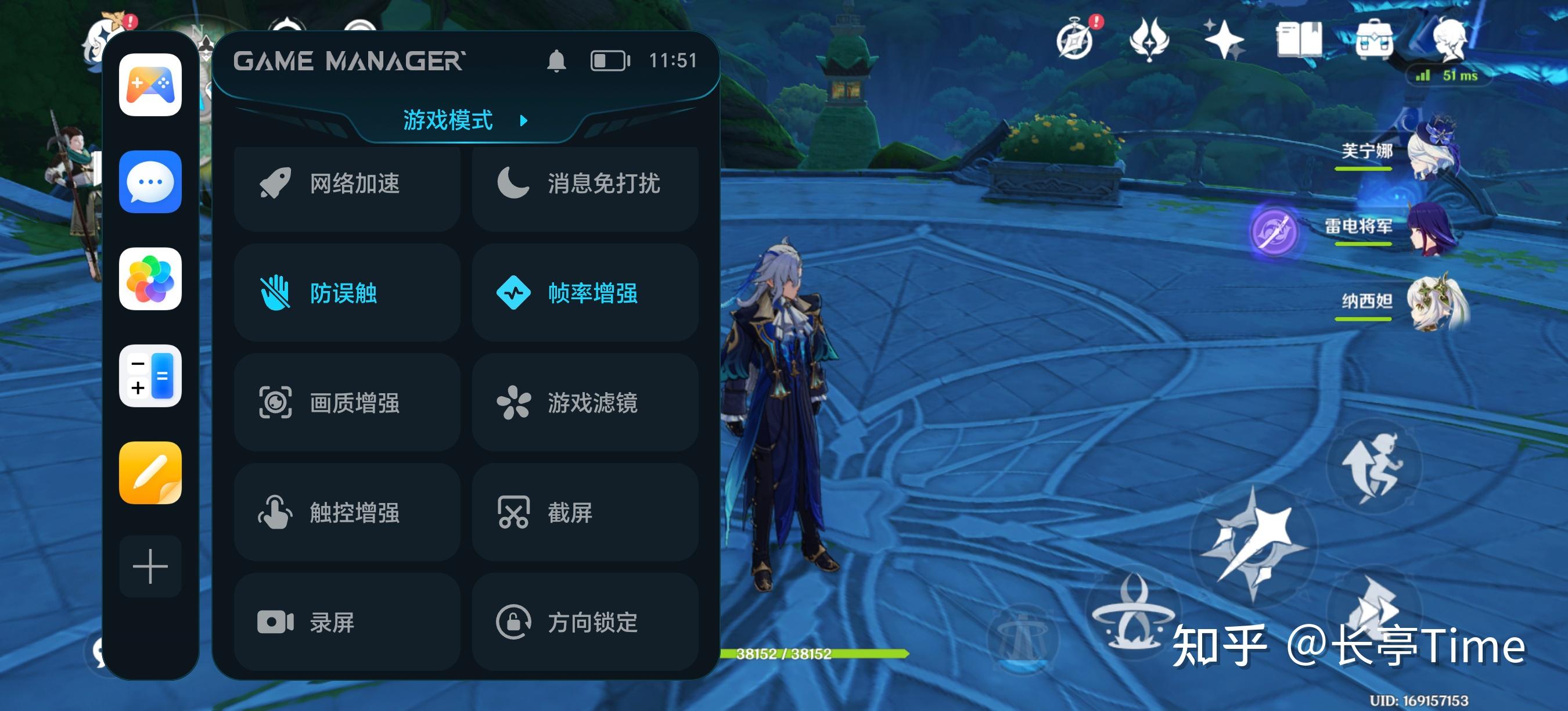Open the backpack inventory icon
Viewport: 1568px width, 711px height.
[x=1374, y=41]
